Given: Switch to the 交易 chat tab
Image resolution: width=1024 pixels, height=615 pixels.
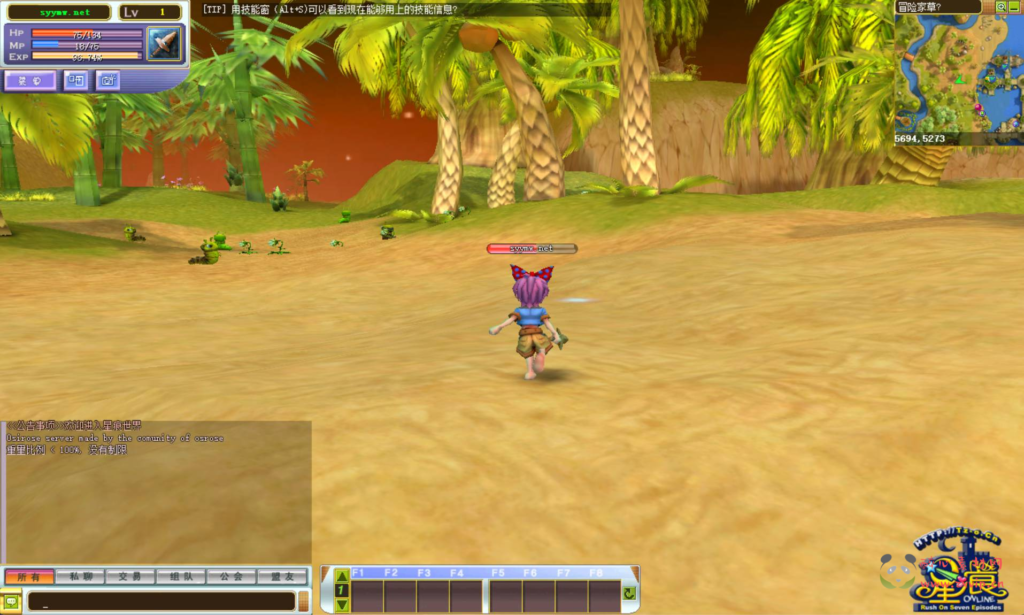Looking at the screenshot, I should pos(130,577).
